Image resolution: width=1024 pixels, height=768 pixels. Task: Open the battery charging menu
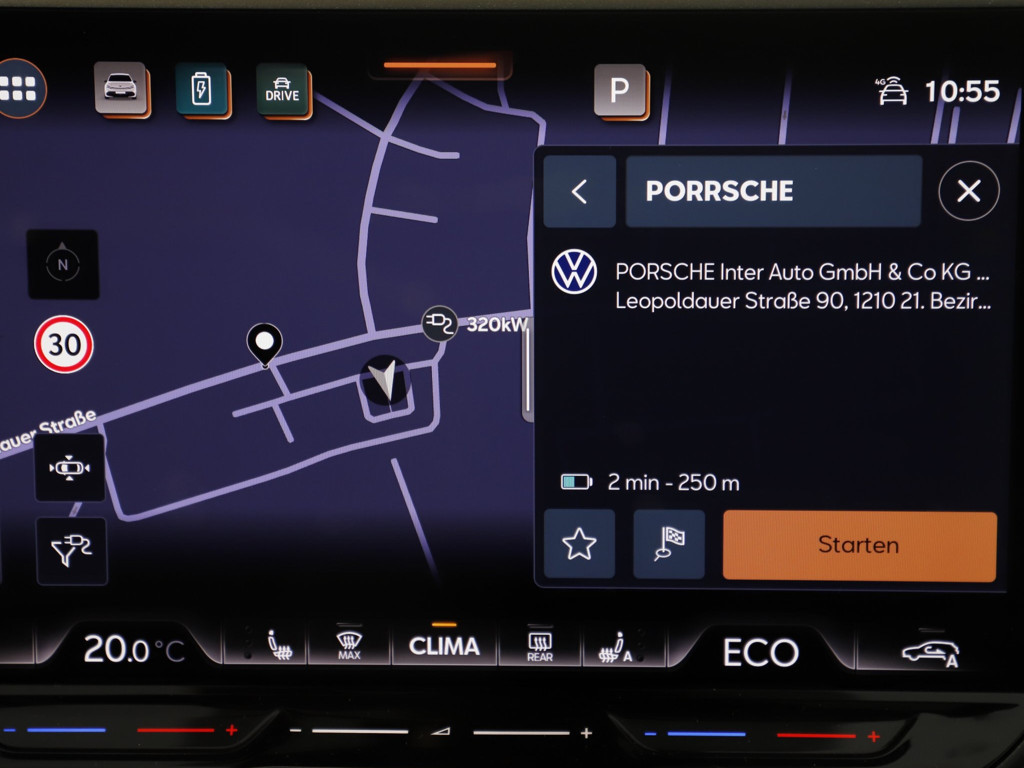tap(201, 90)
